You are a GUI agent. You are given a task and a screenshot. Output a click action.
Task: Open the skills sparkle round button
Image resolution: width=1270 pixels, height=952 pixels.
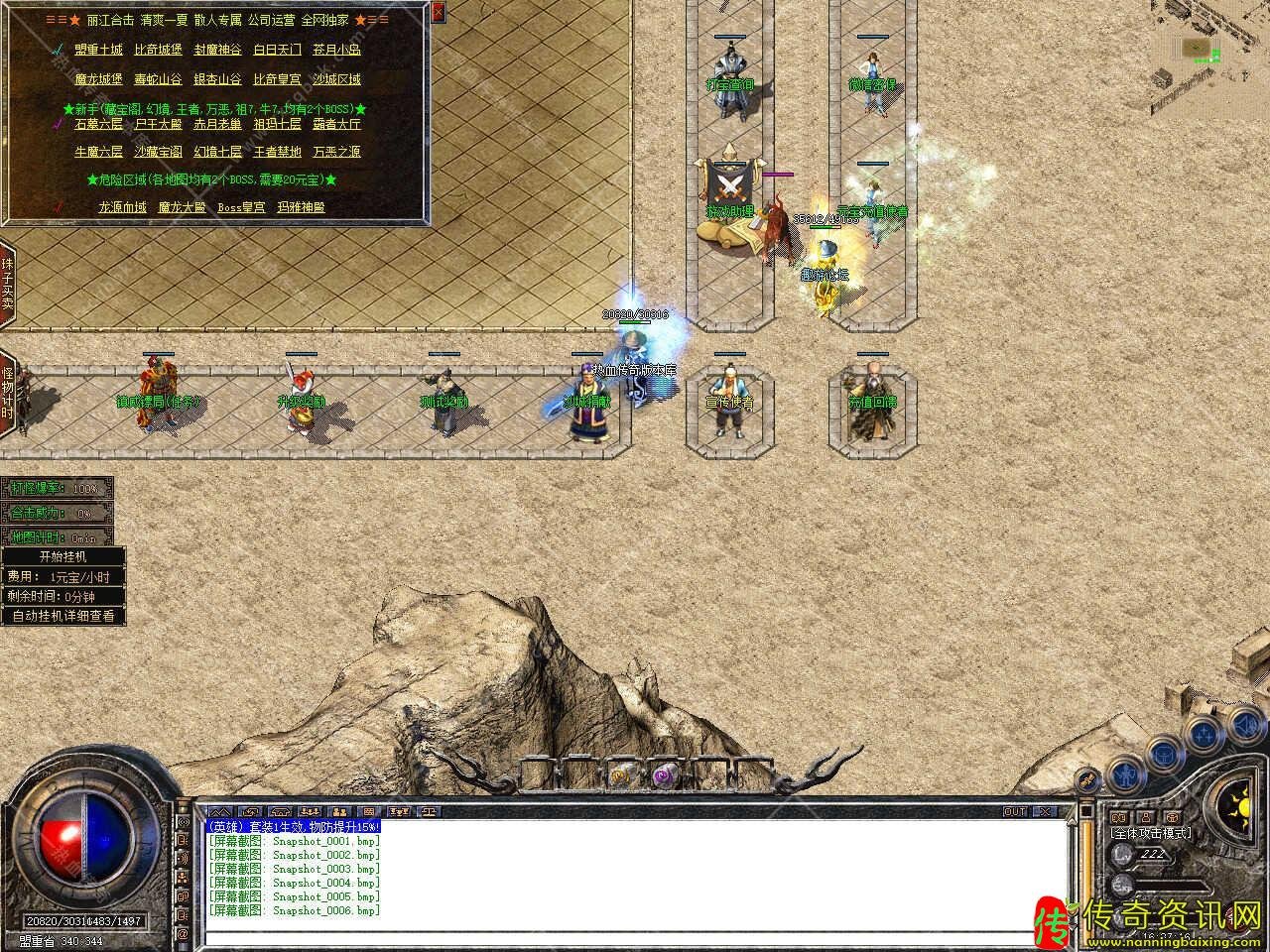tap(1205, 734)
